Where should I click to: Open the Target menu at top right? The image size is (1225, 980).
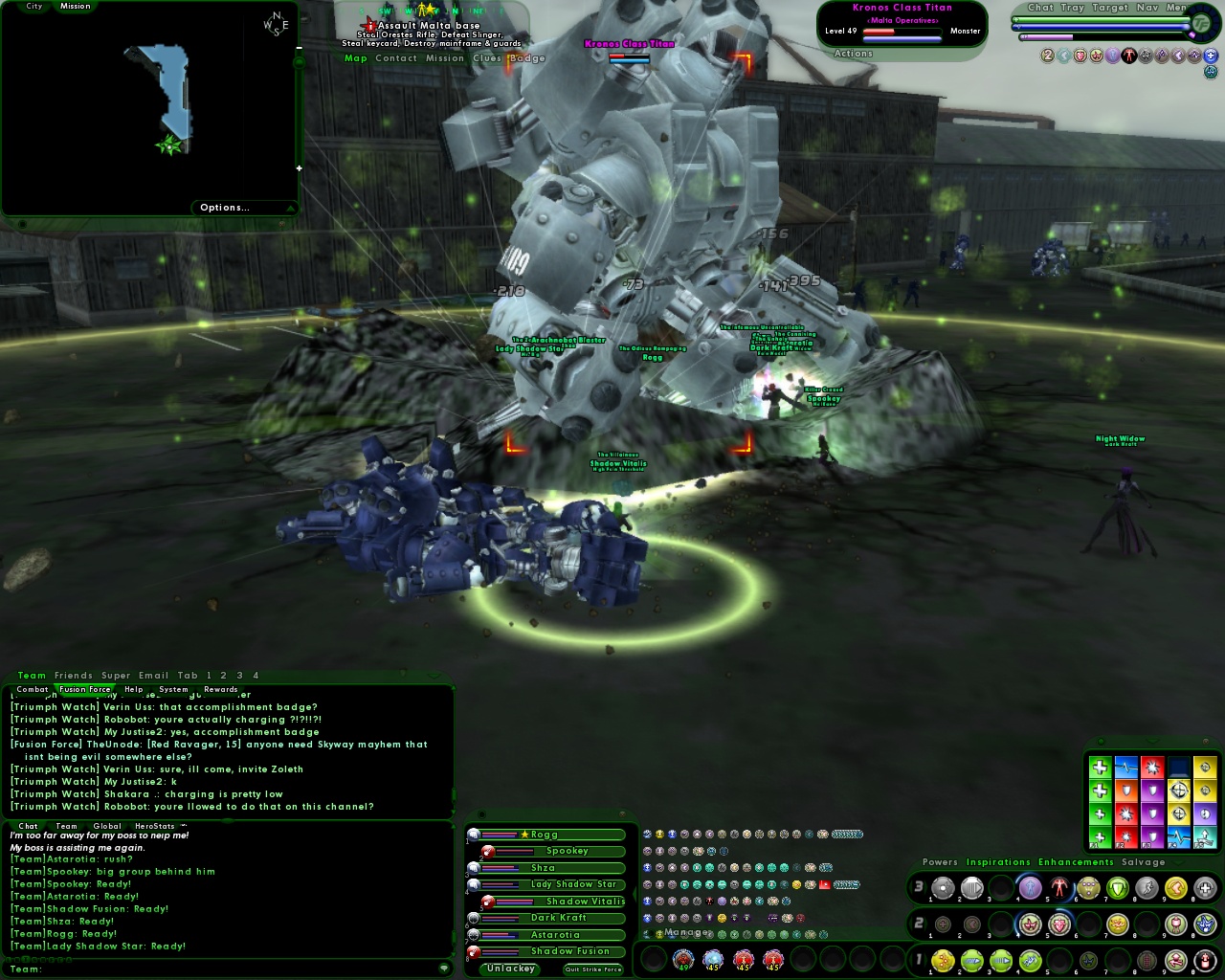(x=1110, y=8)
